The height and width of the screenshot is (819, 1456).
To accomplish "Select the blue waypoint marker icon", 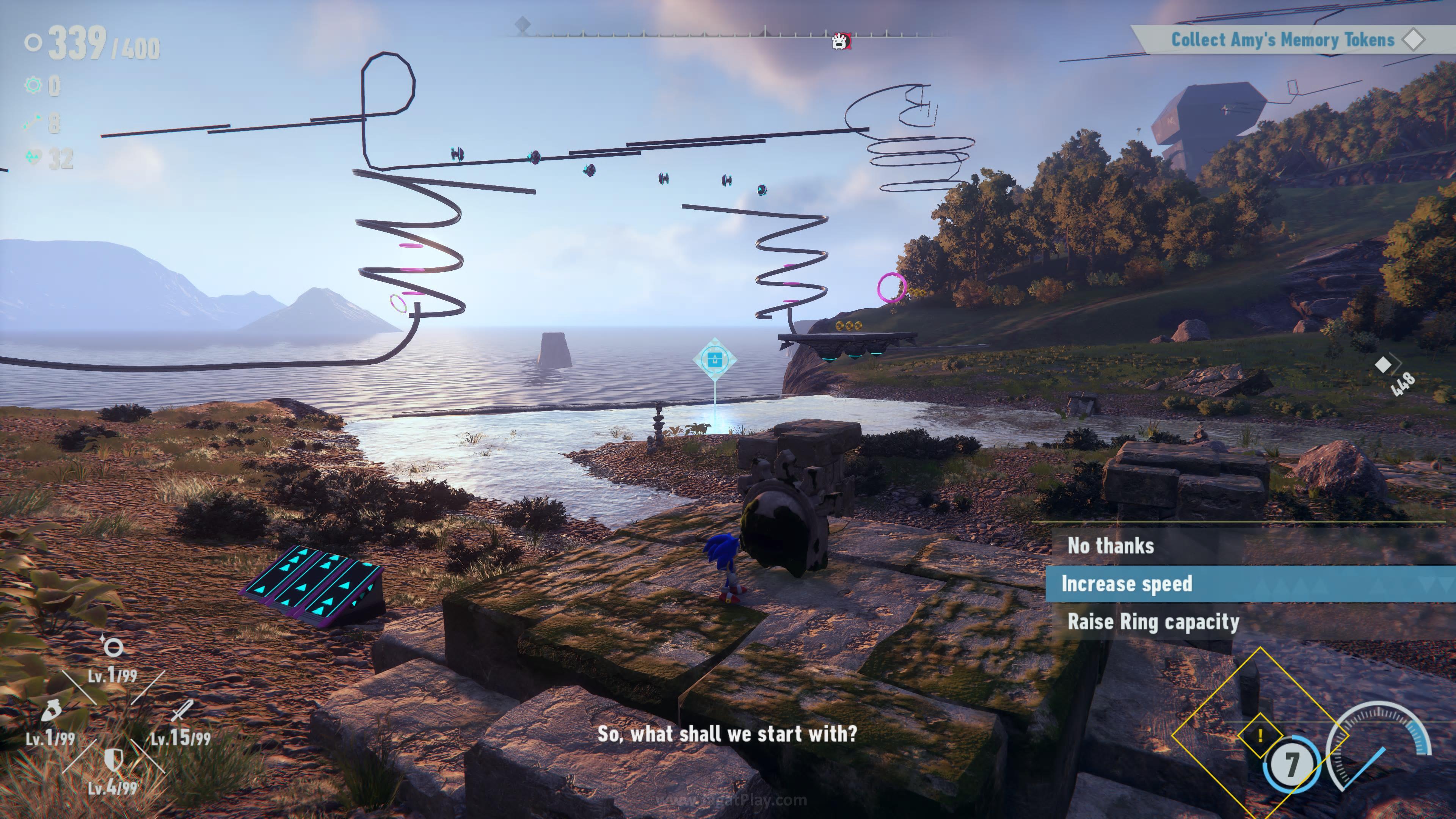I will 715,359.
